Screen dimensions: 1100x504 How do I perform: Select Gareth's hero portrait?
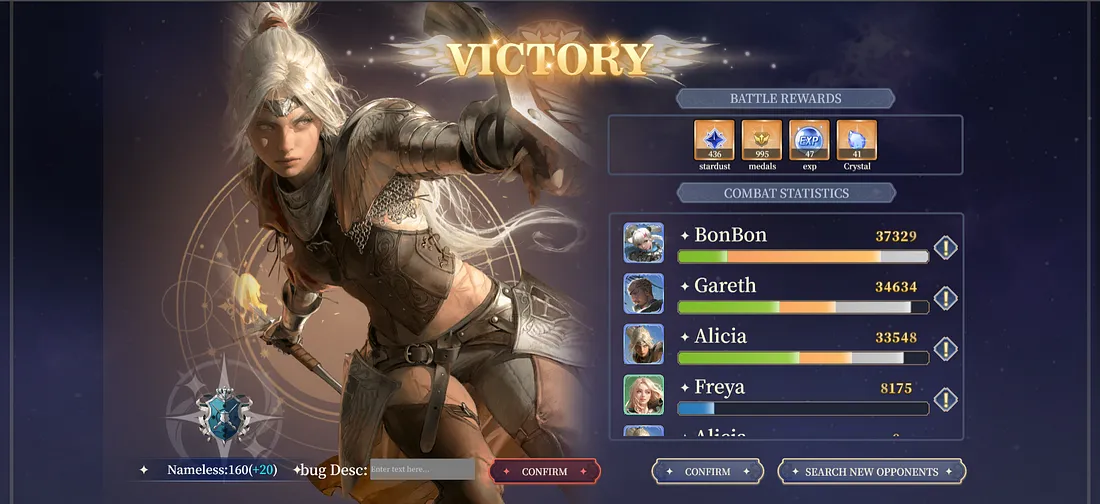tap(643, 294)
